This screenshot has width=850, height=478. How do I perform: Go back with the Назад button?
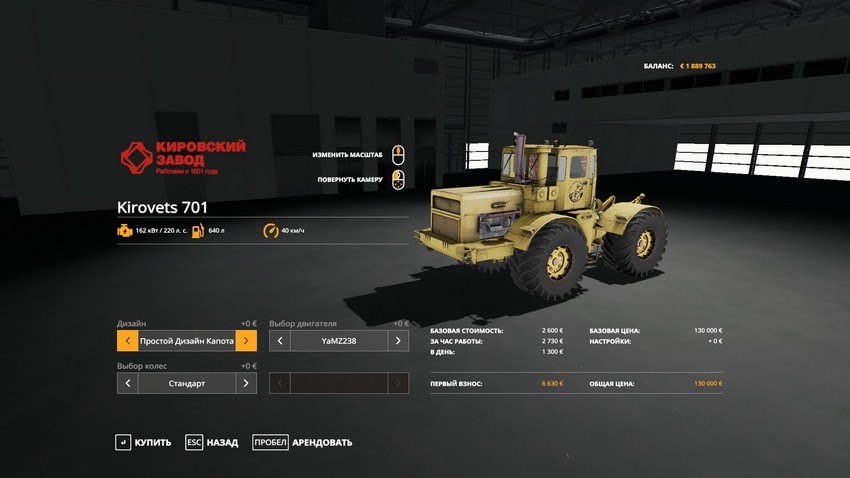[x=212, y=442]
